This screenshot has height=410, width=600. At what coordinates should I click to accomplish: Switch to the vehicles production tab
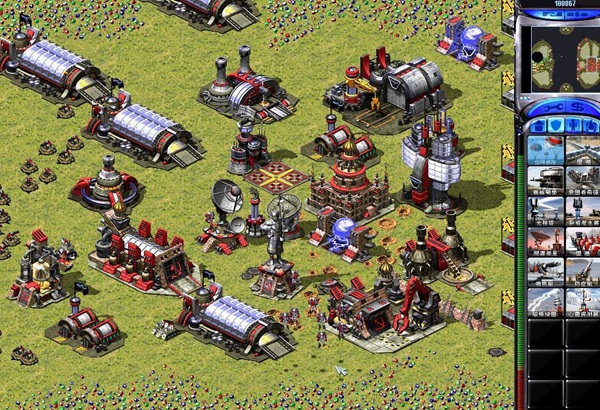tap(587, 125)
